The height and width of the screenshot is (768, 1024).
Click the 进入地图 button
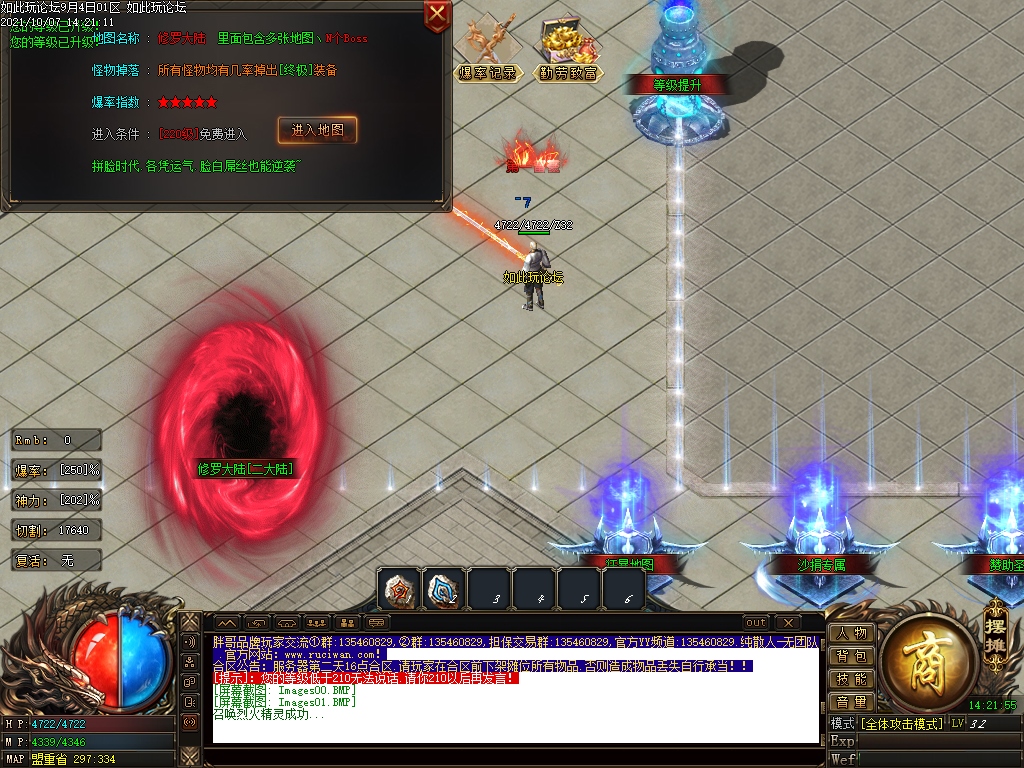click(316, 131)
